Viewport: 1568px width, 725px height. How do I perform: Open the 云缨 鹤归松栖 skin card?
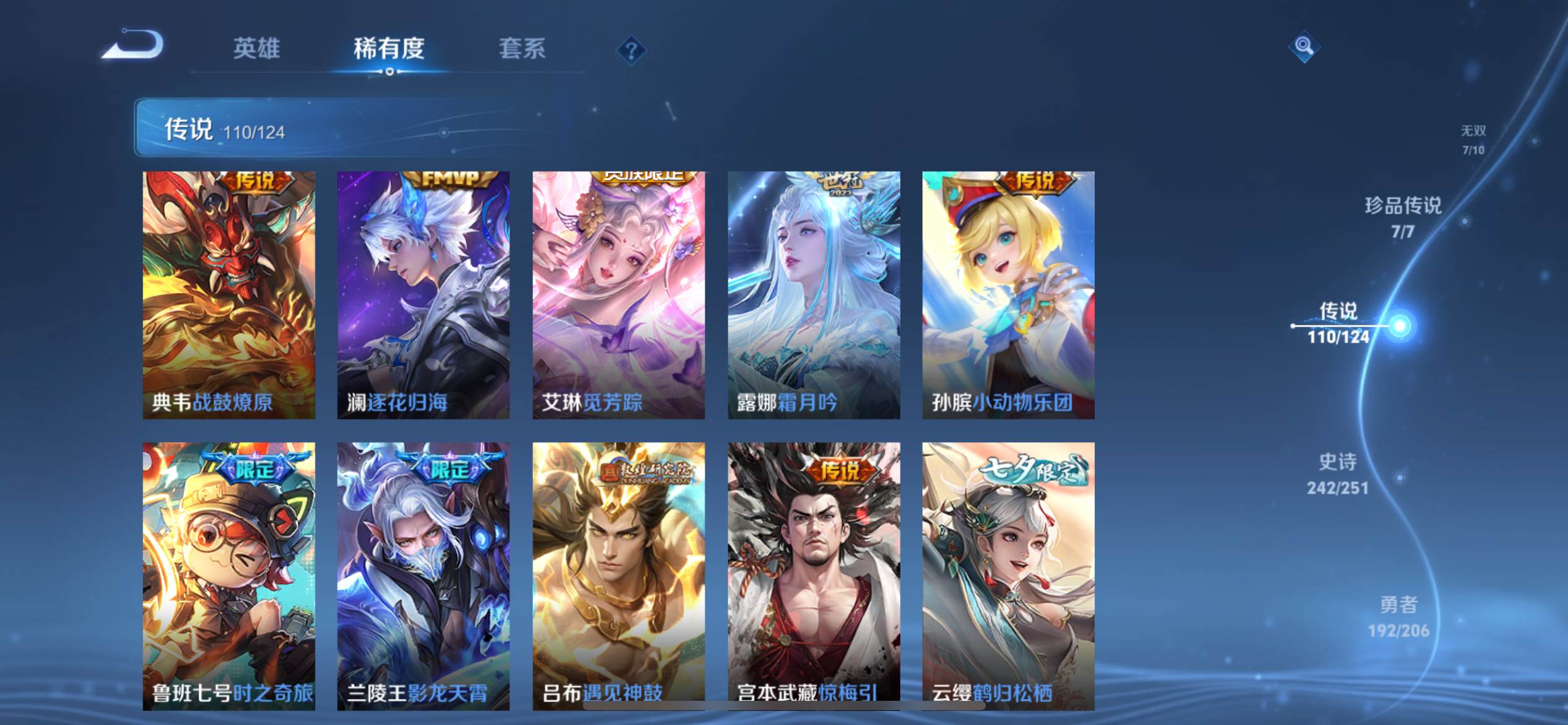[1008, 575]
